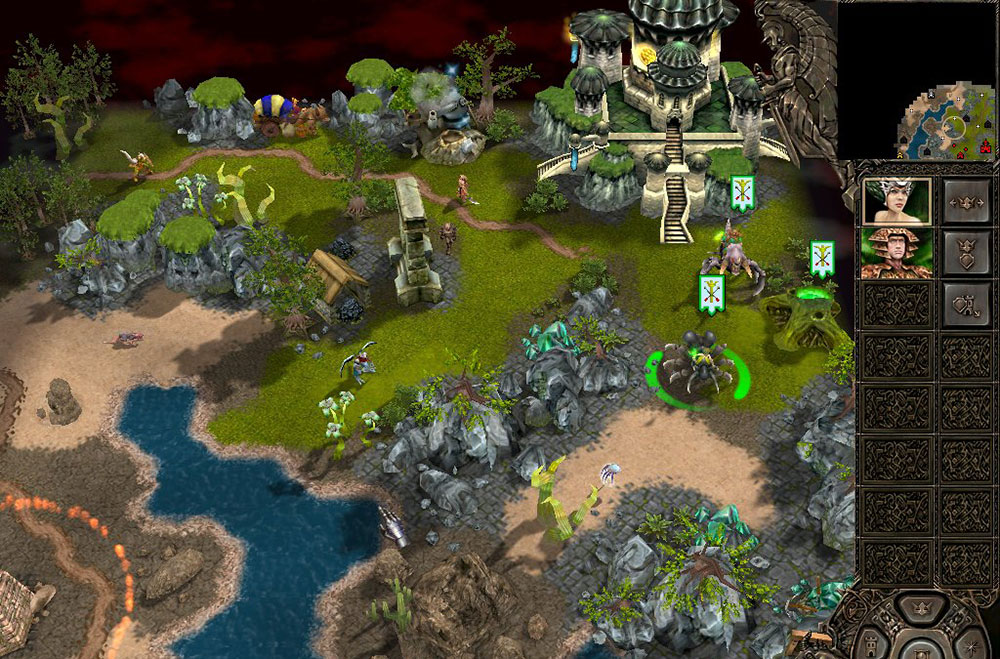Click the shield-and-castle button
The image size is (1000, 659).
pyautogui.click(x=967, y=305)
